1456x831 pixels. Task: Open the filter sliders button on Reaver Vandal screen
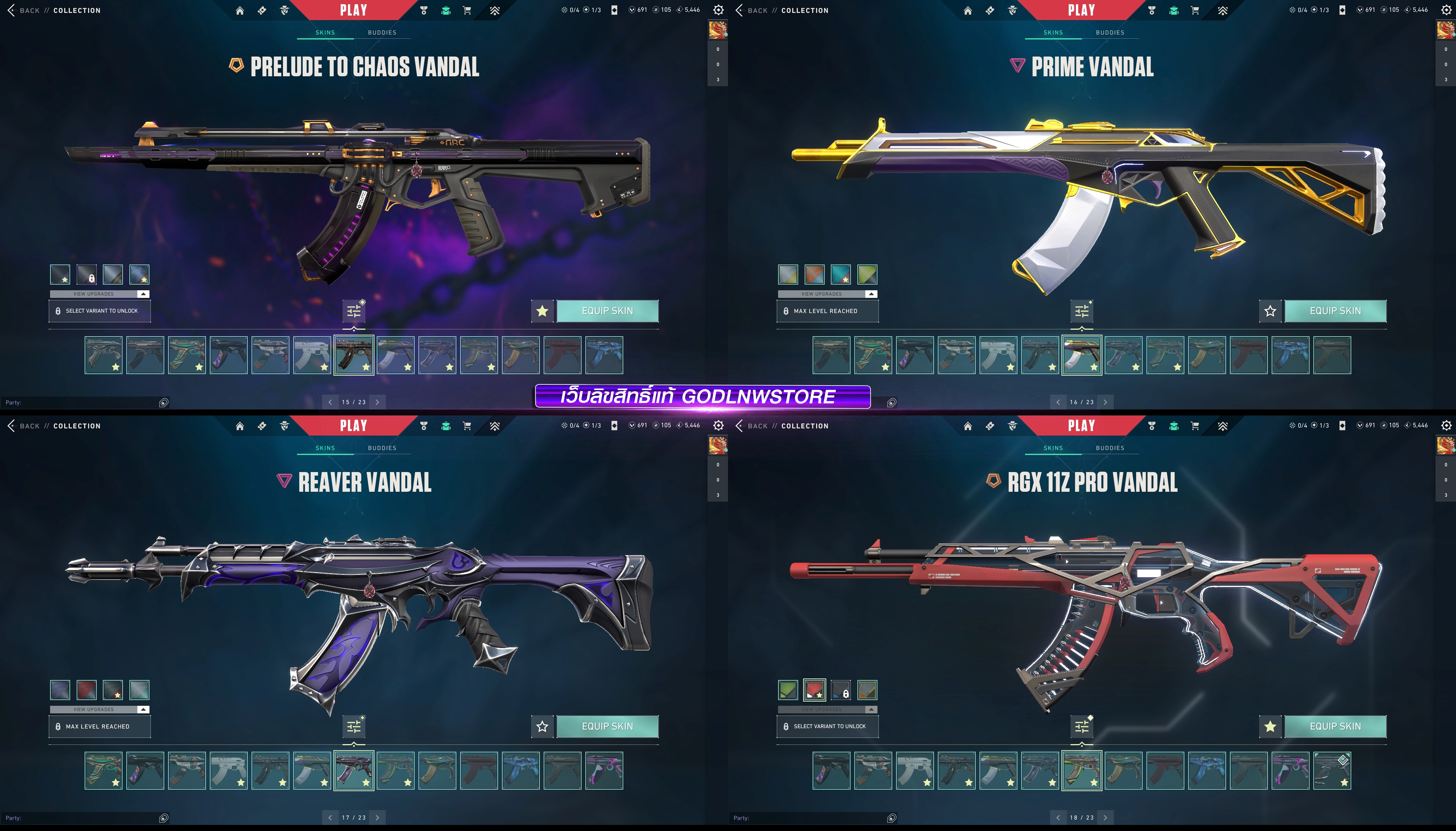pyautogui.click(x=354, y=727)
